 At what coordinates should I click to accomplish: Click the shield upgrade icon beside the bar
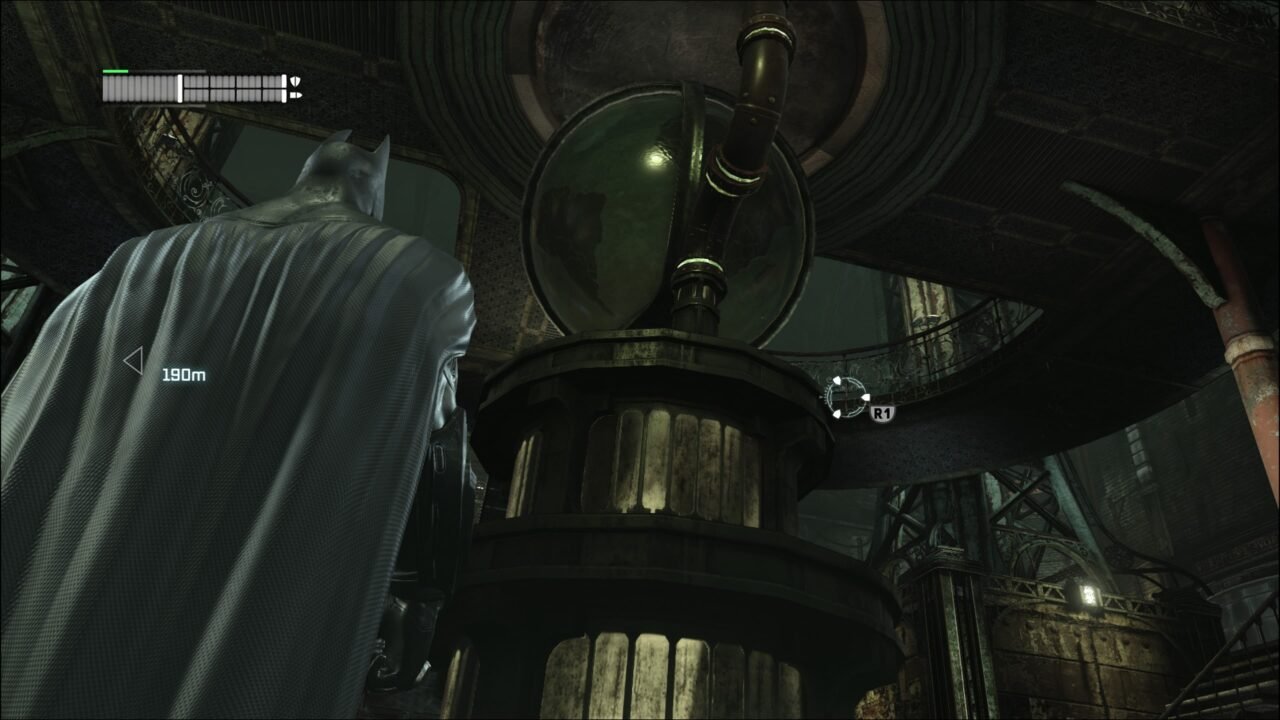pyautogui.click(x=296, y=81)
